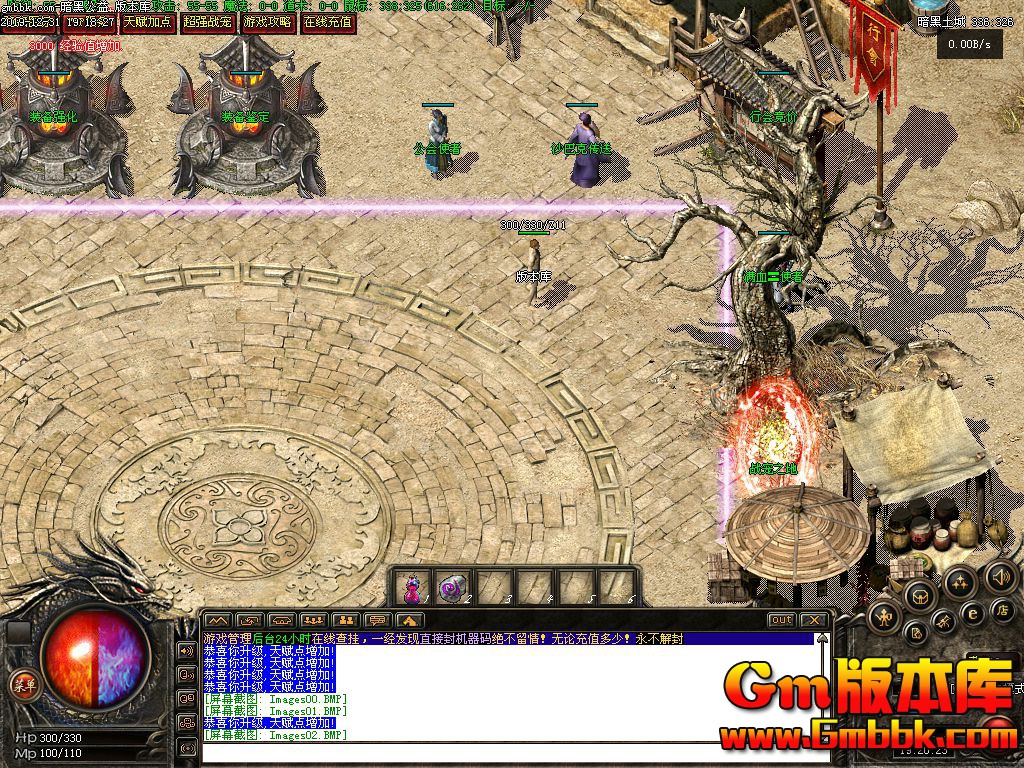Viewport: 1024px width, 768px height.
Task: Click the round e icon button
Action: (x=971, y=614)
